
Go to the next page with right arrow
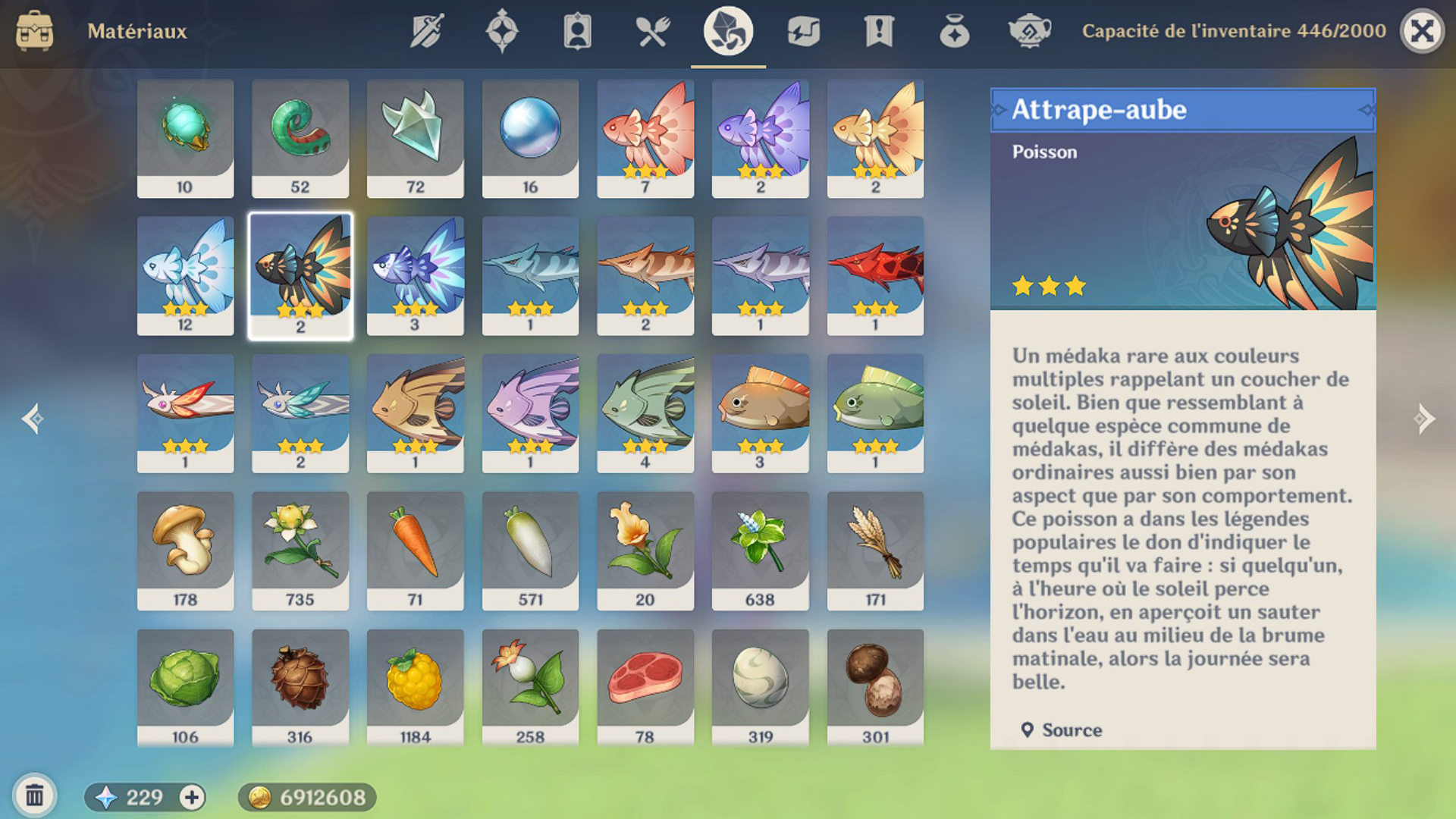pos(1423,418)
